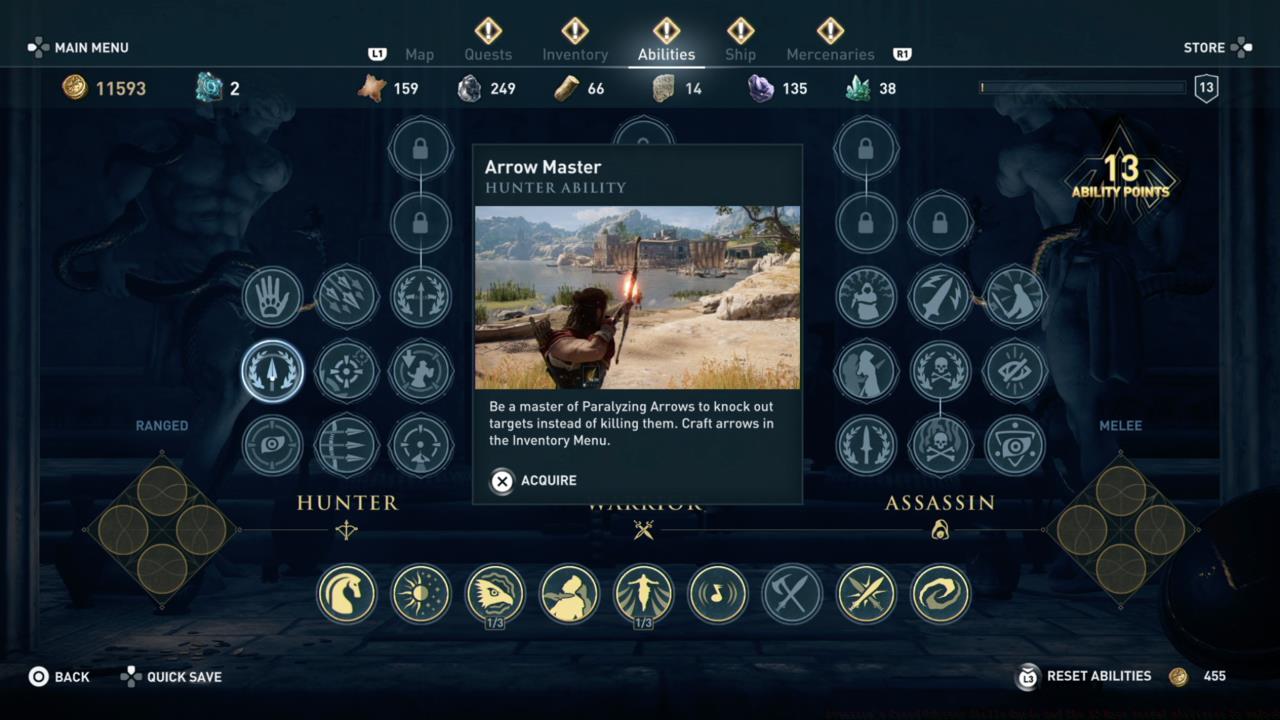
Task: Select the spear ability icon in Assassin tree
Action: (x=866, y=446)
